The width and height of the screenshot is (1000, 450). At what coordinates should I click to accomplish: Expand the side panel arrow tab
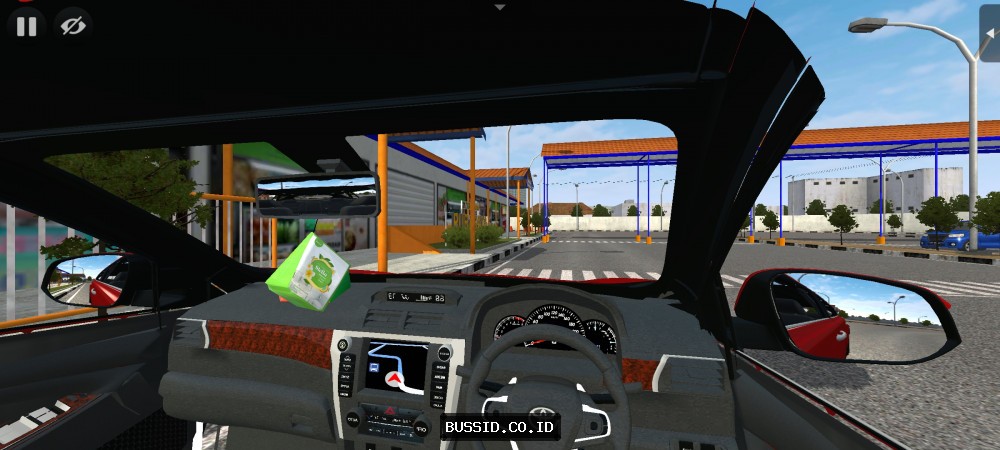(990, 32)
